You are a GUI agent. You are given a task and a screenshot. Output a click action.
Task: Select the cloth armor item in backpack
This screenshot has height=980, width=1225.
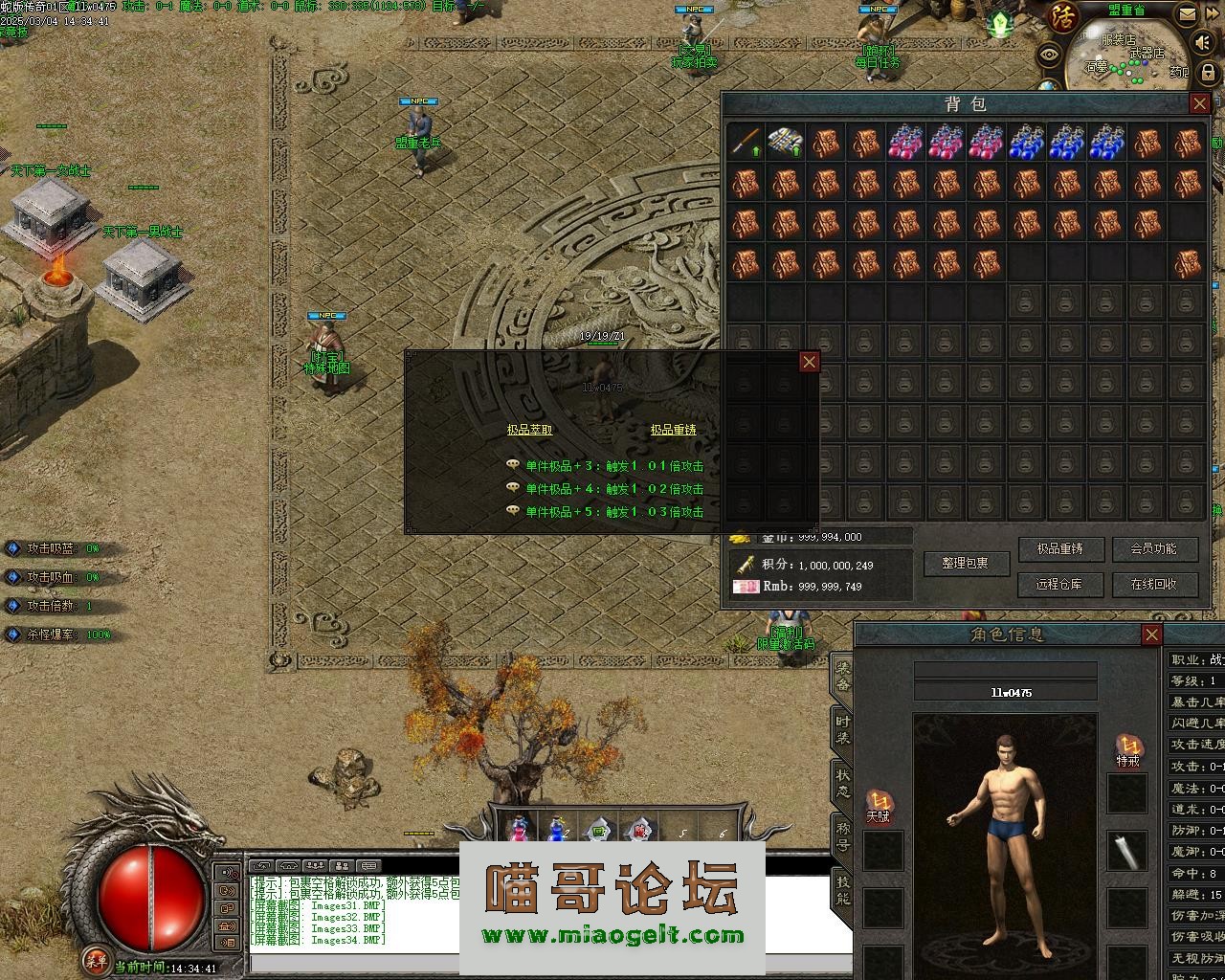point(786,142)
